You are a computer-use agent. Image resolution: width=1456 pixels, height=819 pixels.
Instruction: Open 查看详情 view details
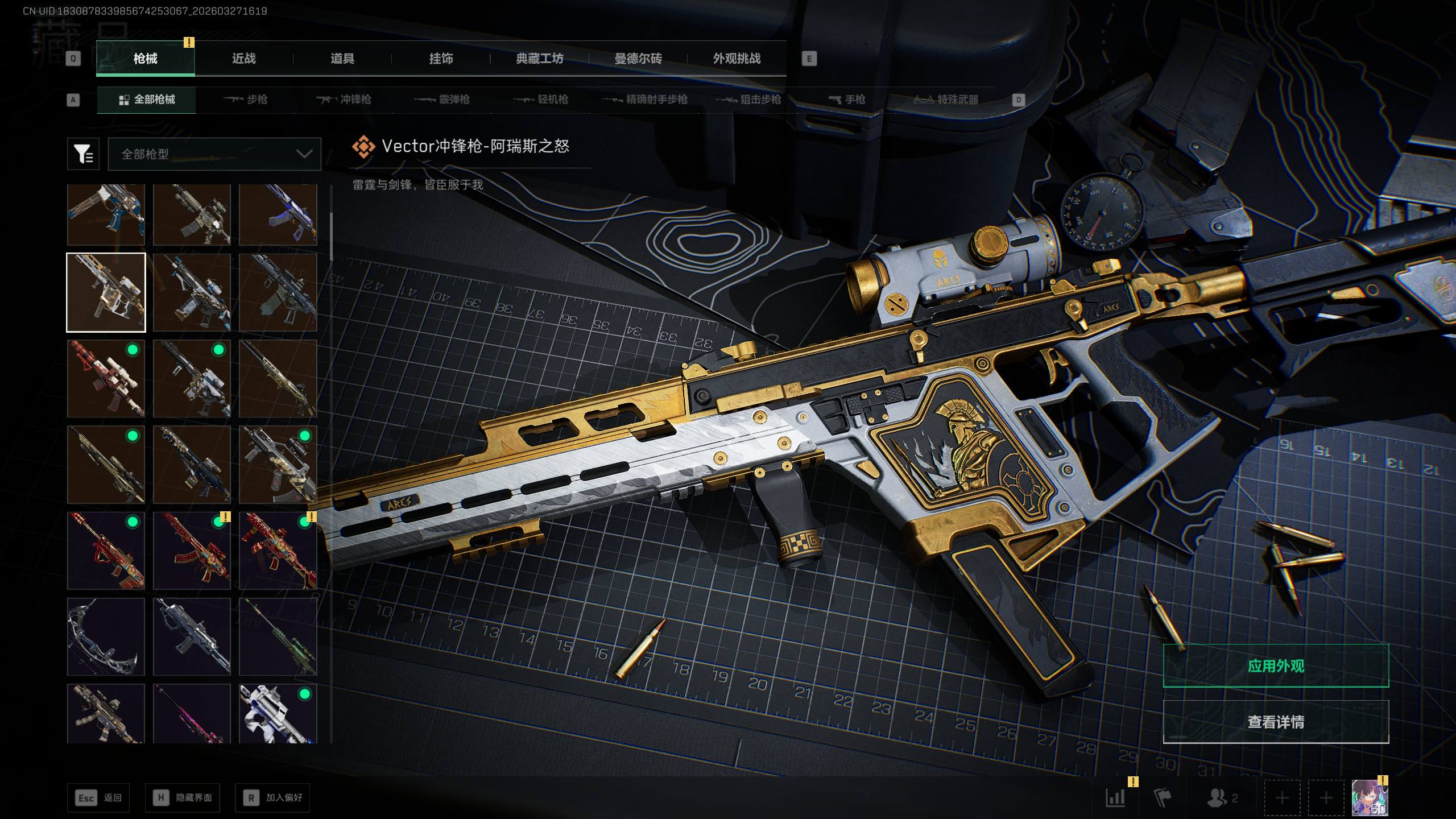[x=1276, y=722]
